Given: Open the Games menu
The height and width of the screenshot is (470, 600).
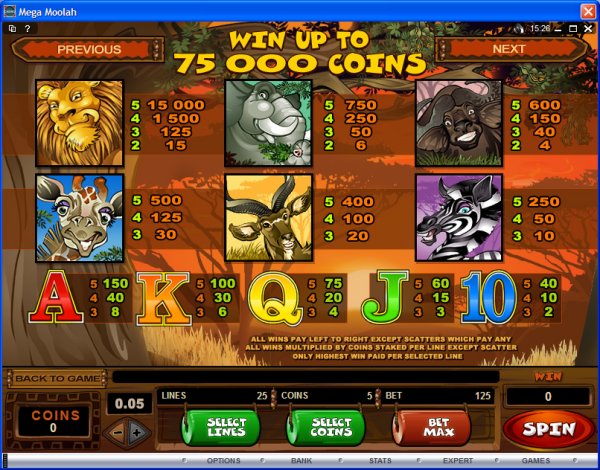Looking at the screenshot, I should 537,462.
